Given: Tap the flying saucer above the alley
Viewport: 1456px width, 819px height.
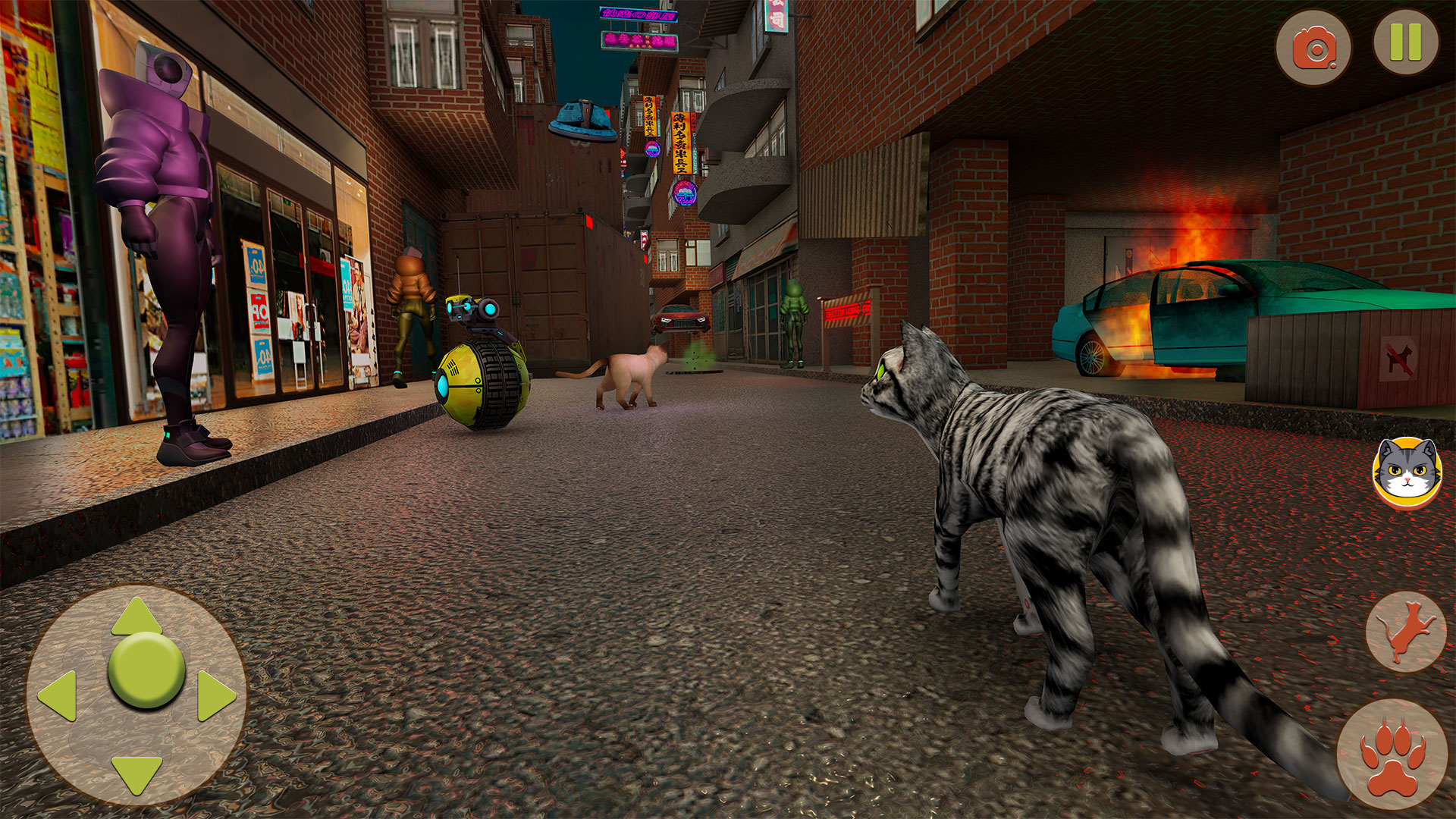Looking at the screenshot, I should click(x=582, y=118).
